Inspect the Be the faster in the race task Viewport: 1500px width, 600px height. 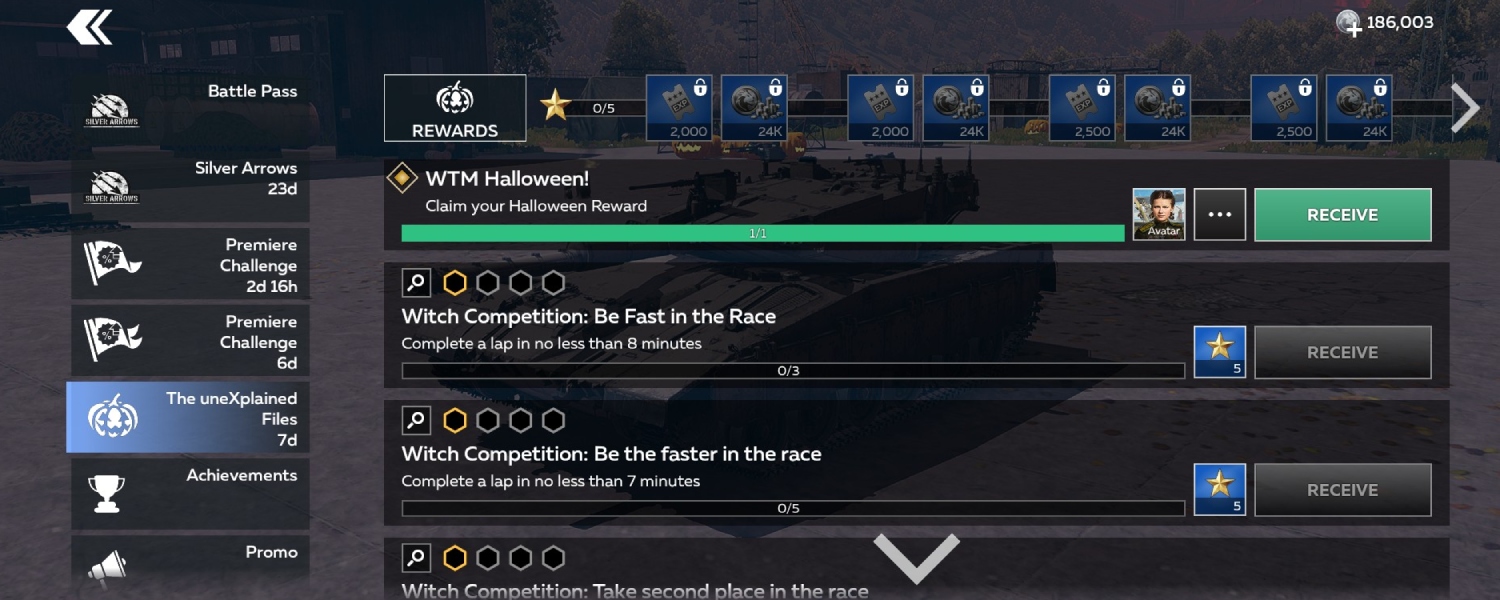pyautogui.click(x=416, y=420)
